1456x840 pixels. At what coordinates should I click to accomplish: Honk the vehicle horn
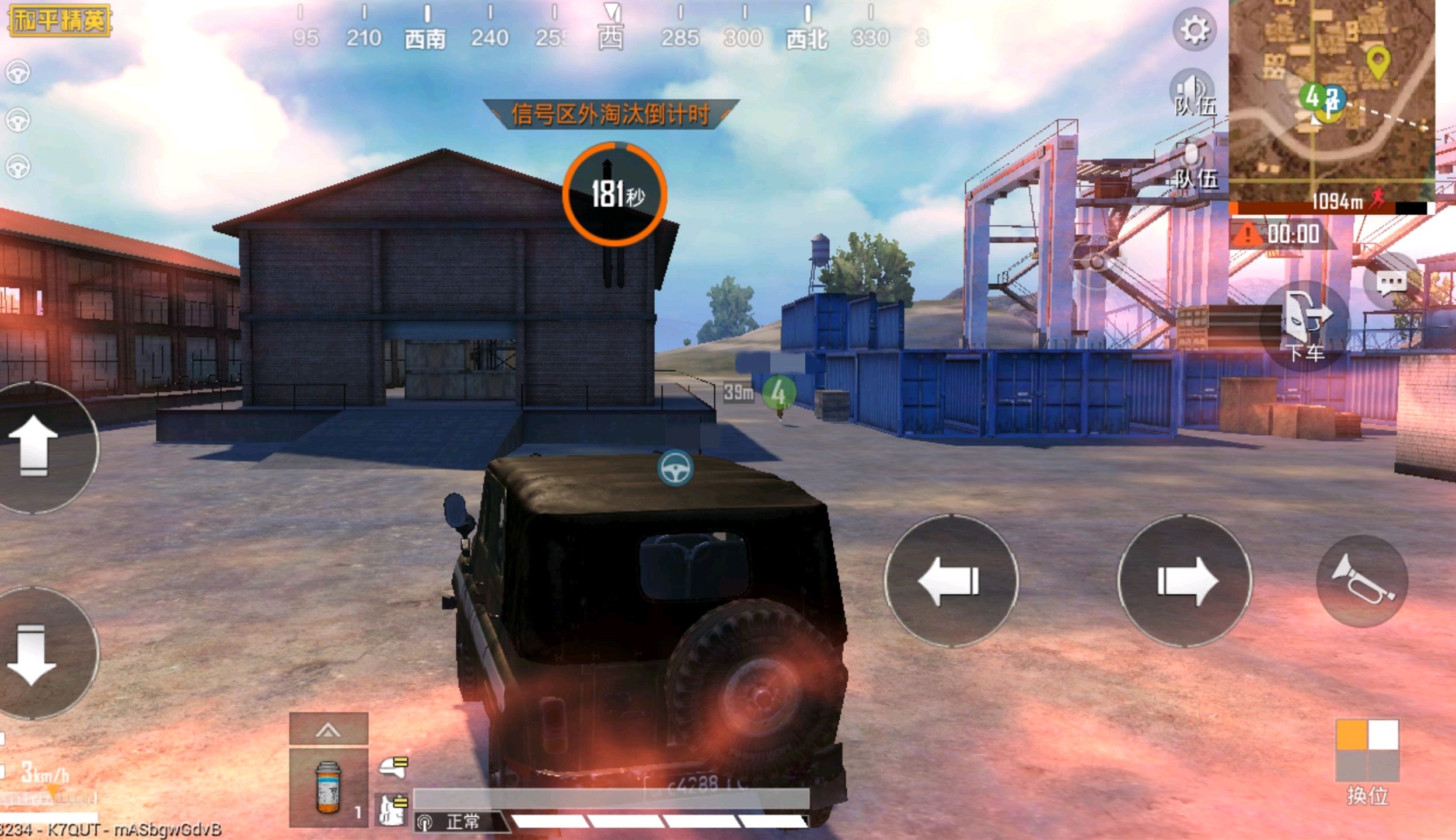pyautogui.click(x=1362, y=580)
